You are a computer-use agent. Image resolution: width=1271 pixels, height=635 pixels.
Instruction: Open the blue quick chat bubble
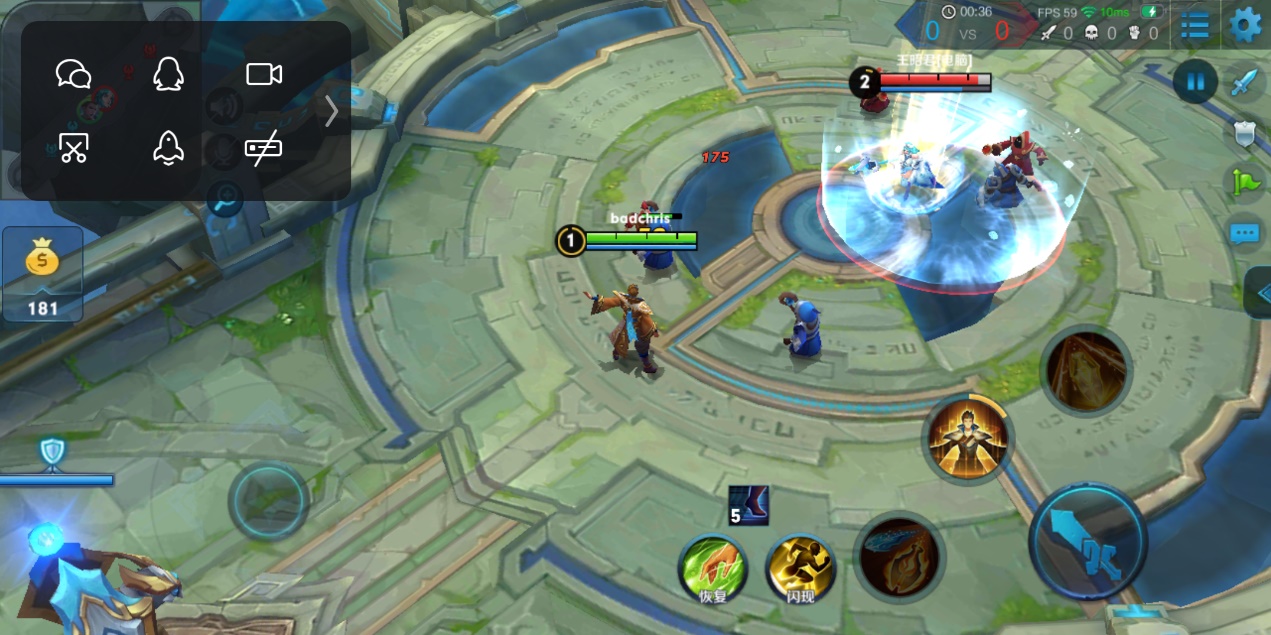pyautogui.click(x=1244, y=235)
